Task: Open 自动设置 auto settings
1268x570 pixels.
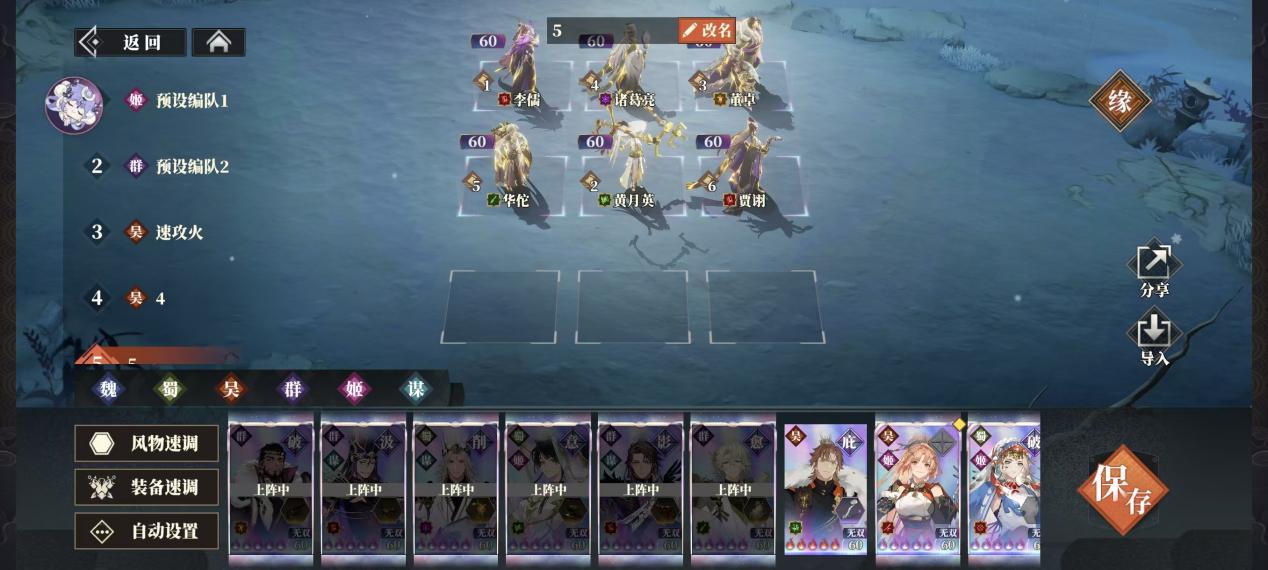Action: click(x=146, y=531)
